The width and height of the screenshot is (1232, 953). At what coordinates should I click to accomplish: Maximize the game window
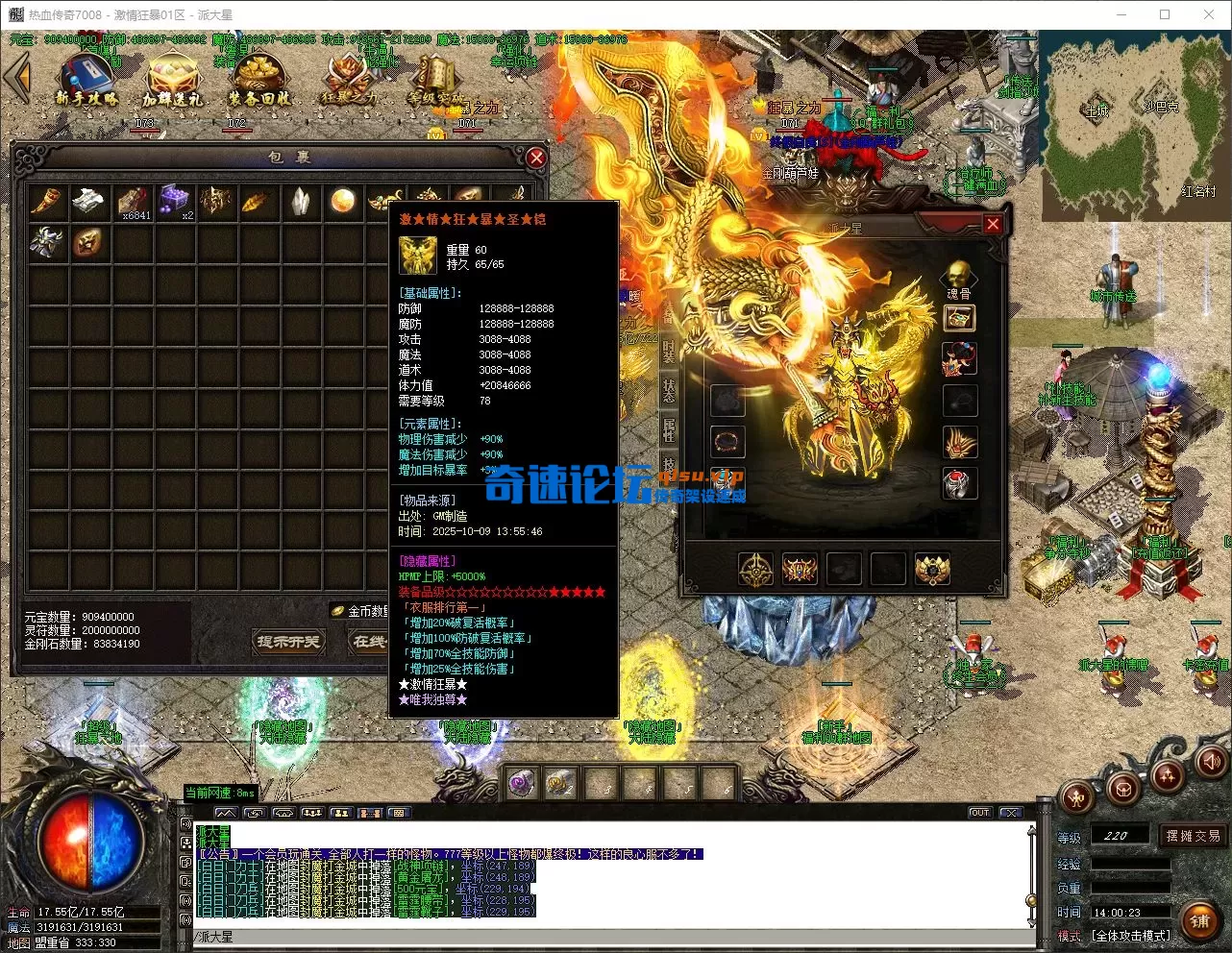tap(1165, 14)
